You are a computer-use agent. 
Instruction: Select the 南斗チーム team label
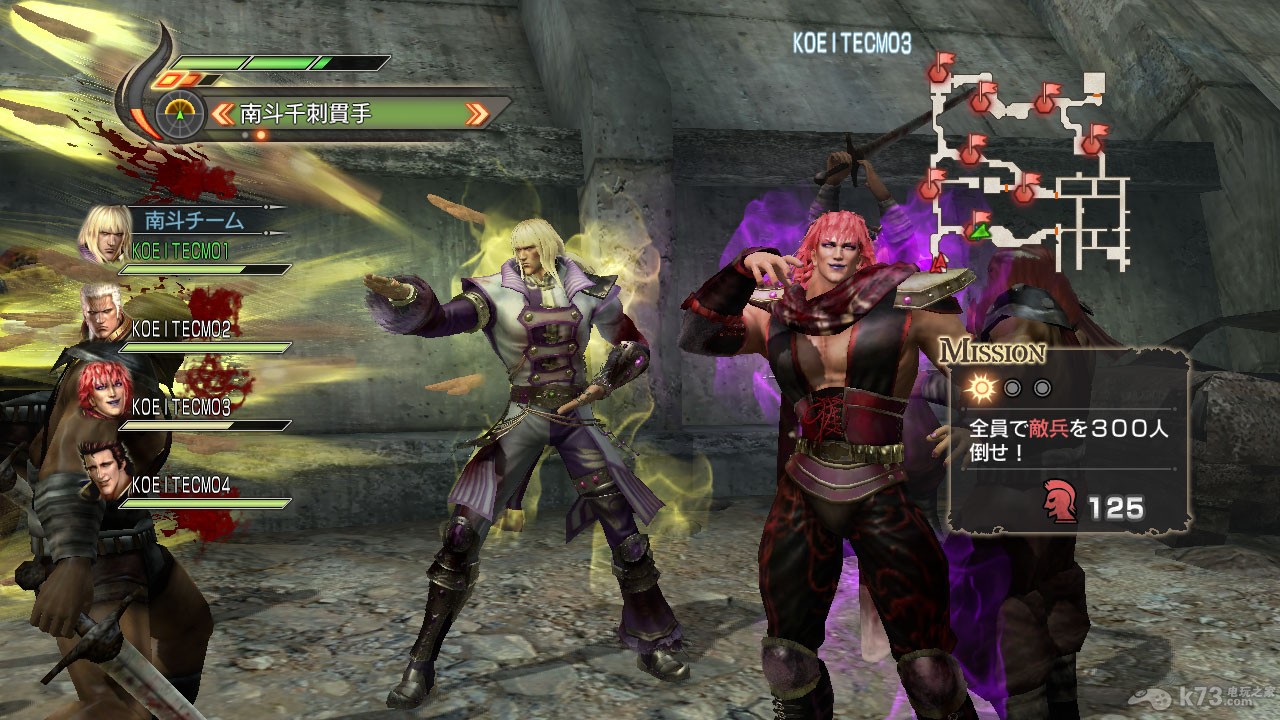pyautogui.click(x=194, y=219)
